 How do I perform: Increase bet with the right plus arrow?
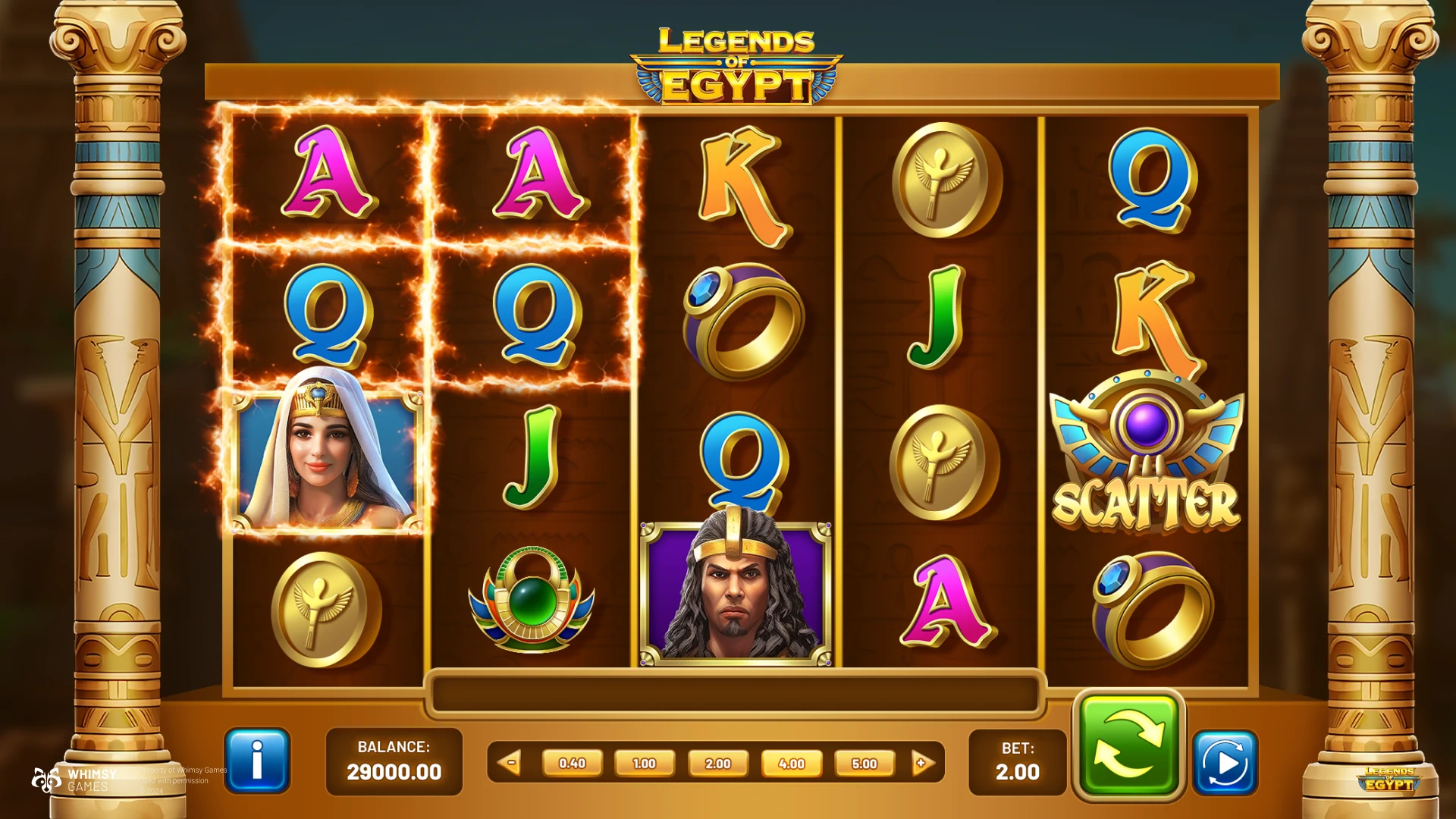(921, 763)
